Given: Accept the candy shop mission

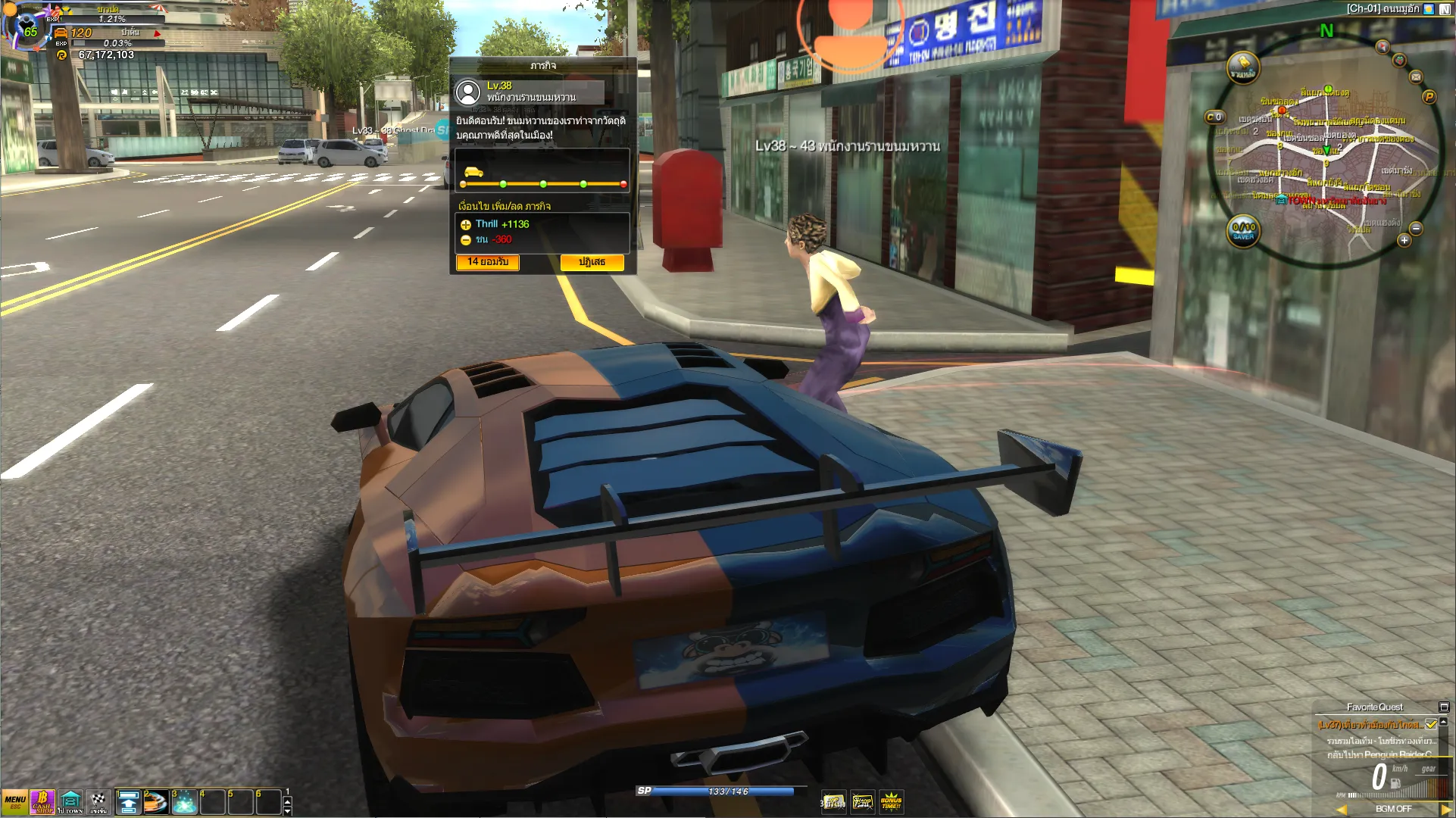Looking at the screenshot, I should coord(487,262).
